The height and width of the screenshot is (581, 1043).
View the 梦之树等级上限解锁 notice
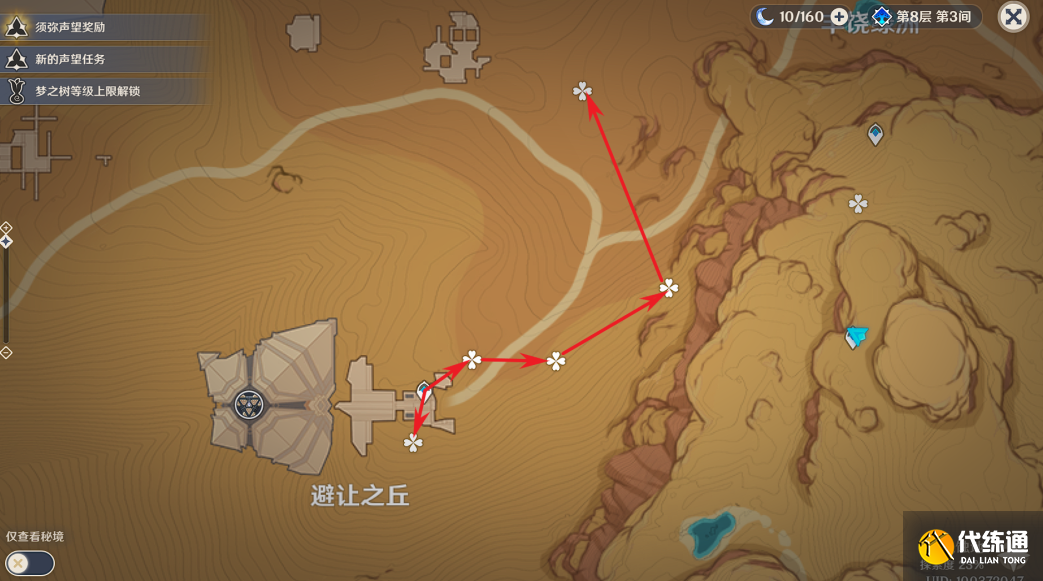(87, 91)
